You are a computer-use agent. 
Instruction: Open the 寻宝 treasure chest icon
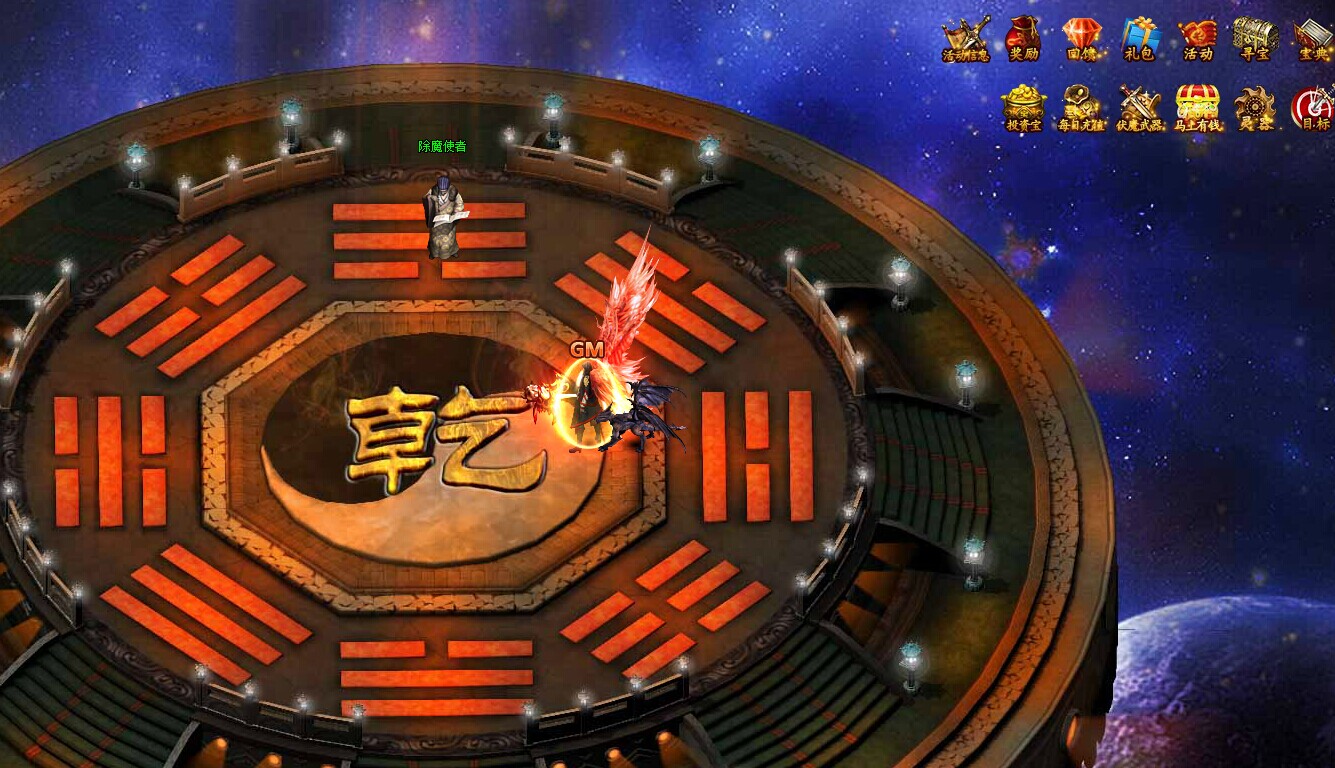1254,35
